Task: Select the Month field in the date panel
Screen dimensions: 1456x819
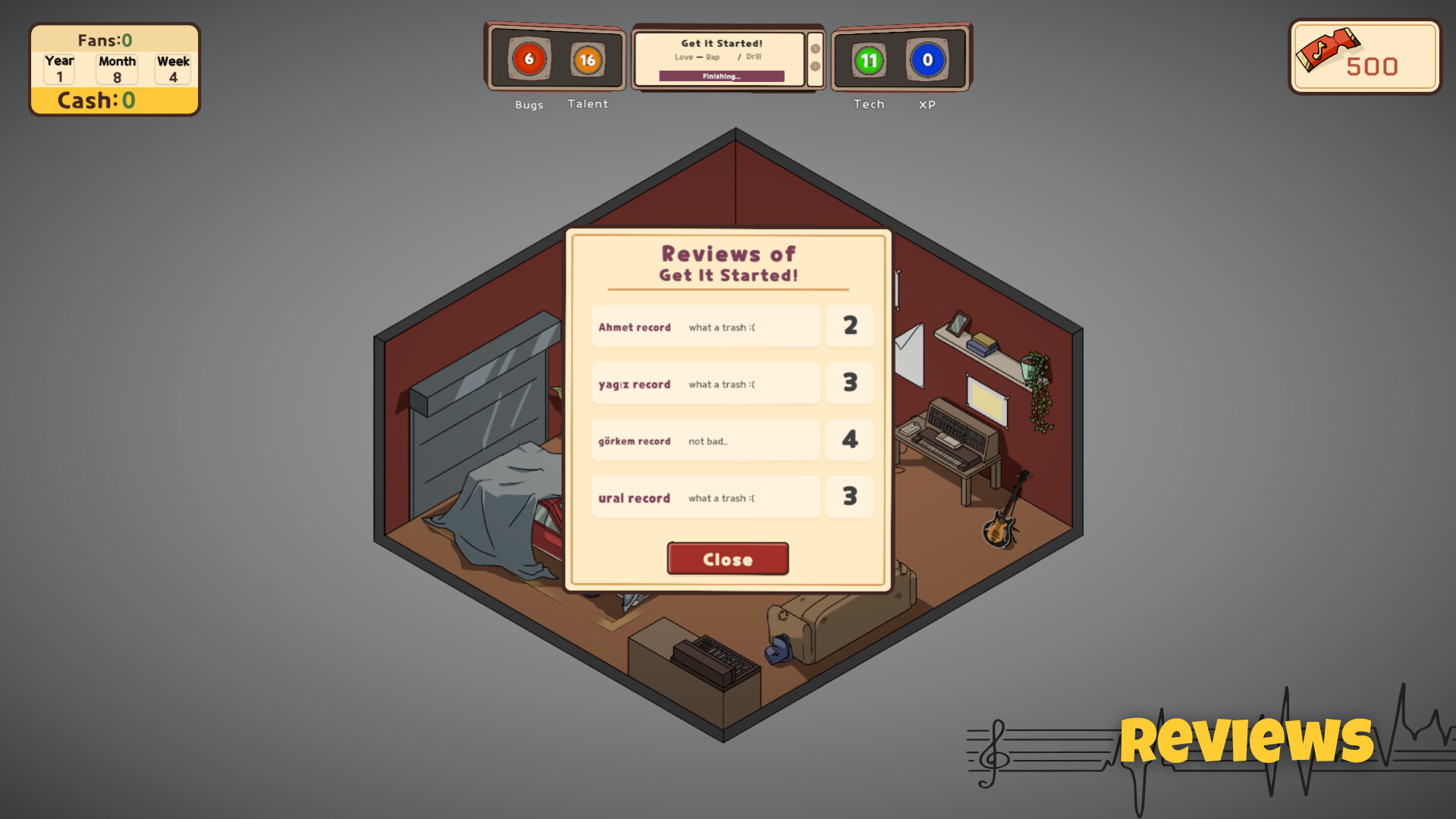Action: point(116,68)
